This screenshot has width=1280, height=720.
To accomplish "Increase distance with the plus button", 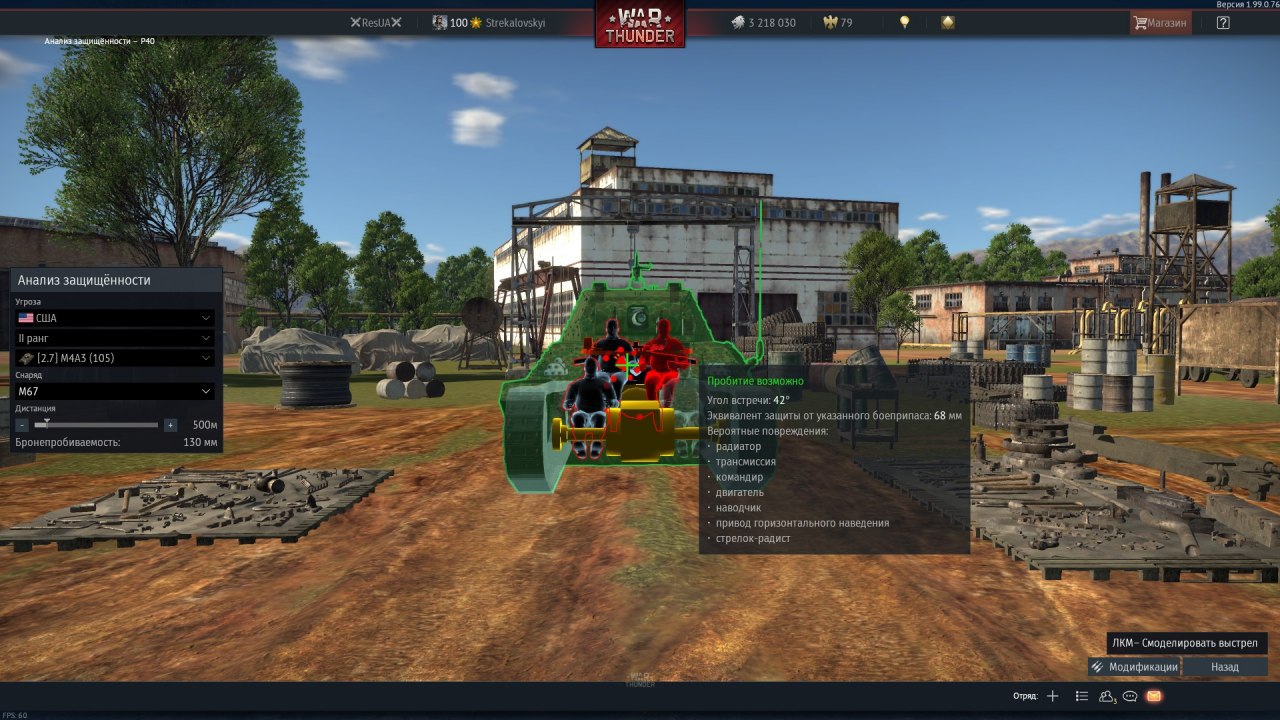I will pyautogui.click(x=170, y=425).
